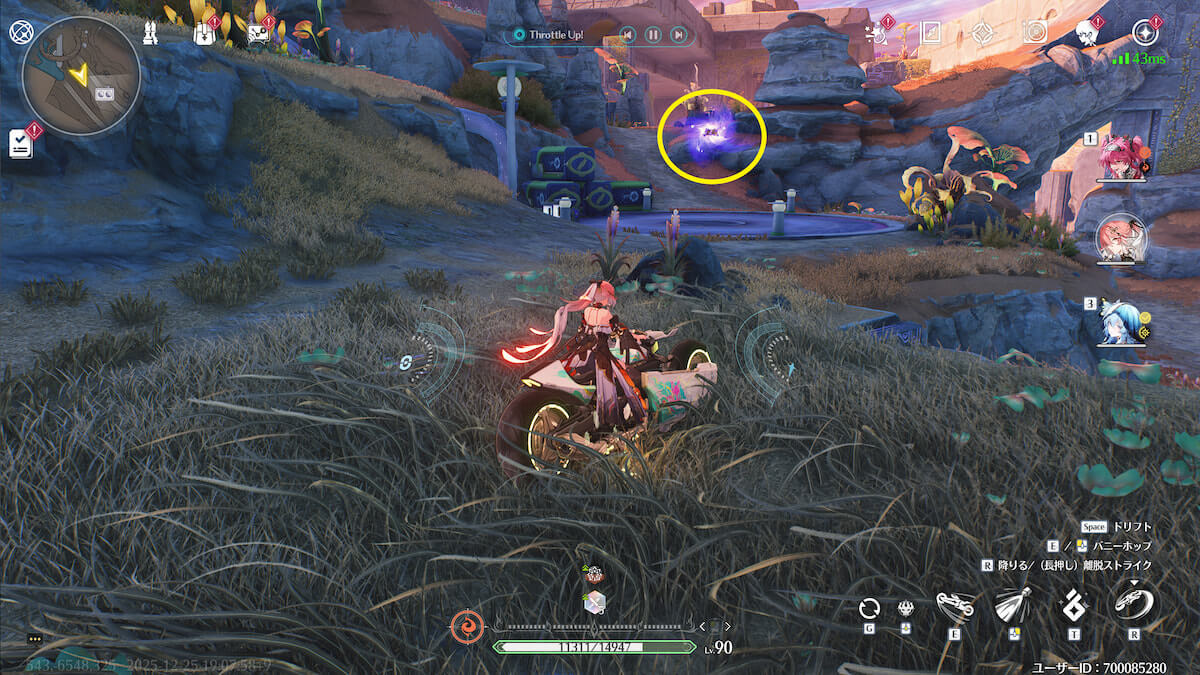The width and height of the screenshot is (1200, 675).
Task: Go back to the previous music track
Action: tap(626, 35)
